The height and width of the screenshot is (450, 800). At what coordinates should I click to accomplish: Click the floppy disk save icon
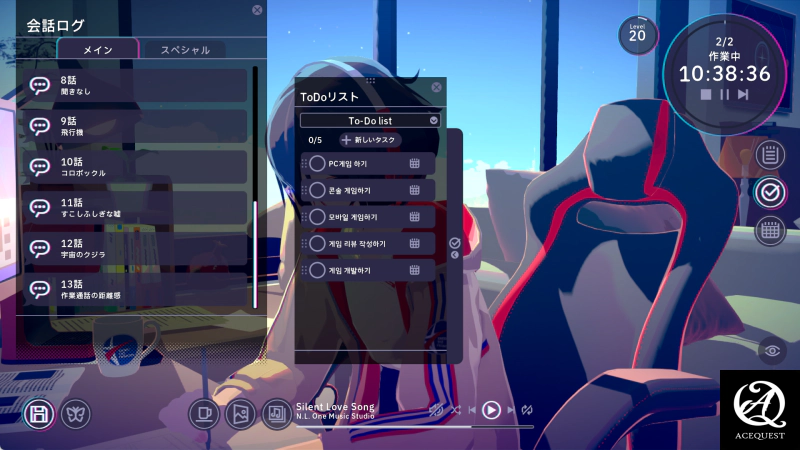coord(37,412)
